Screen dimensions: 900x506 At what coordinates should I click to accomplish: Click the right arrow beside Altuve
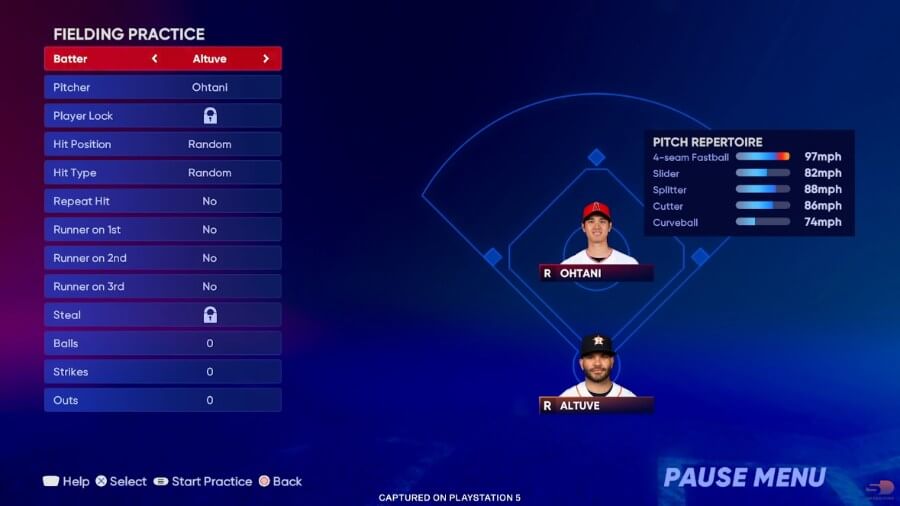pos(266,59)
